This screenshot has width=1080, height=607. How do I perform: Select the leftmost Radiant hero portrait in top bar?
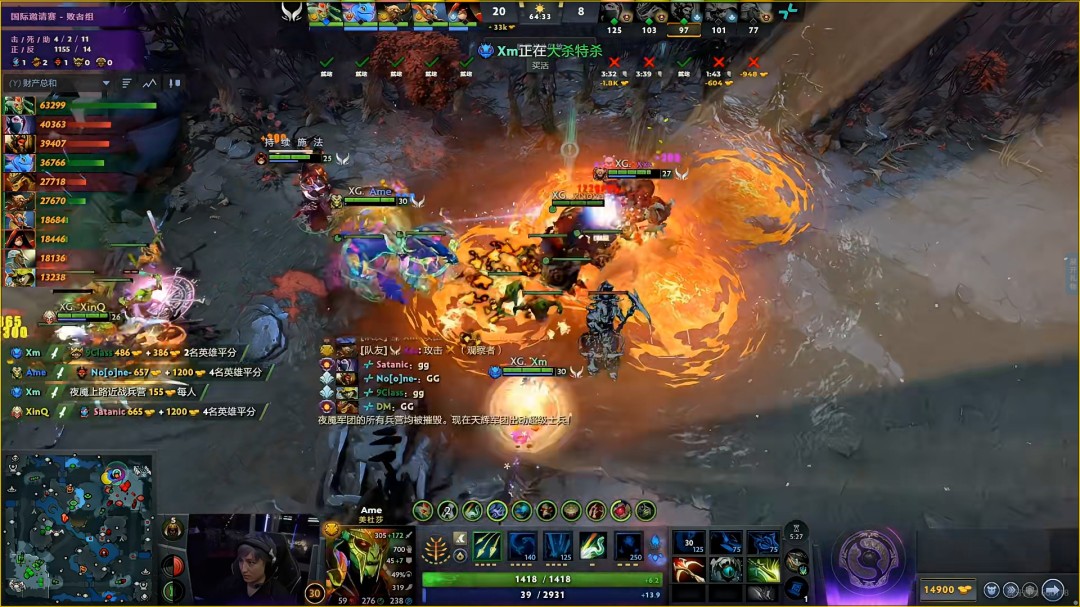324,12
